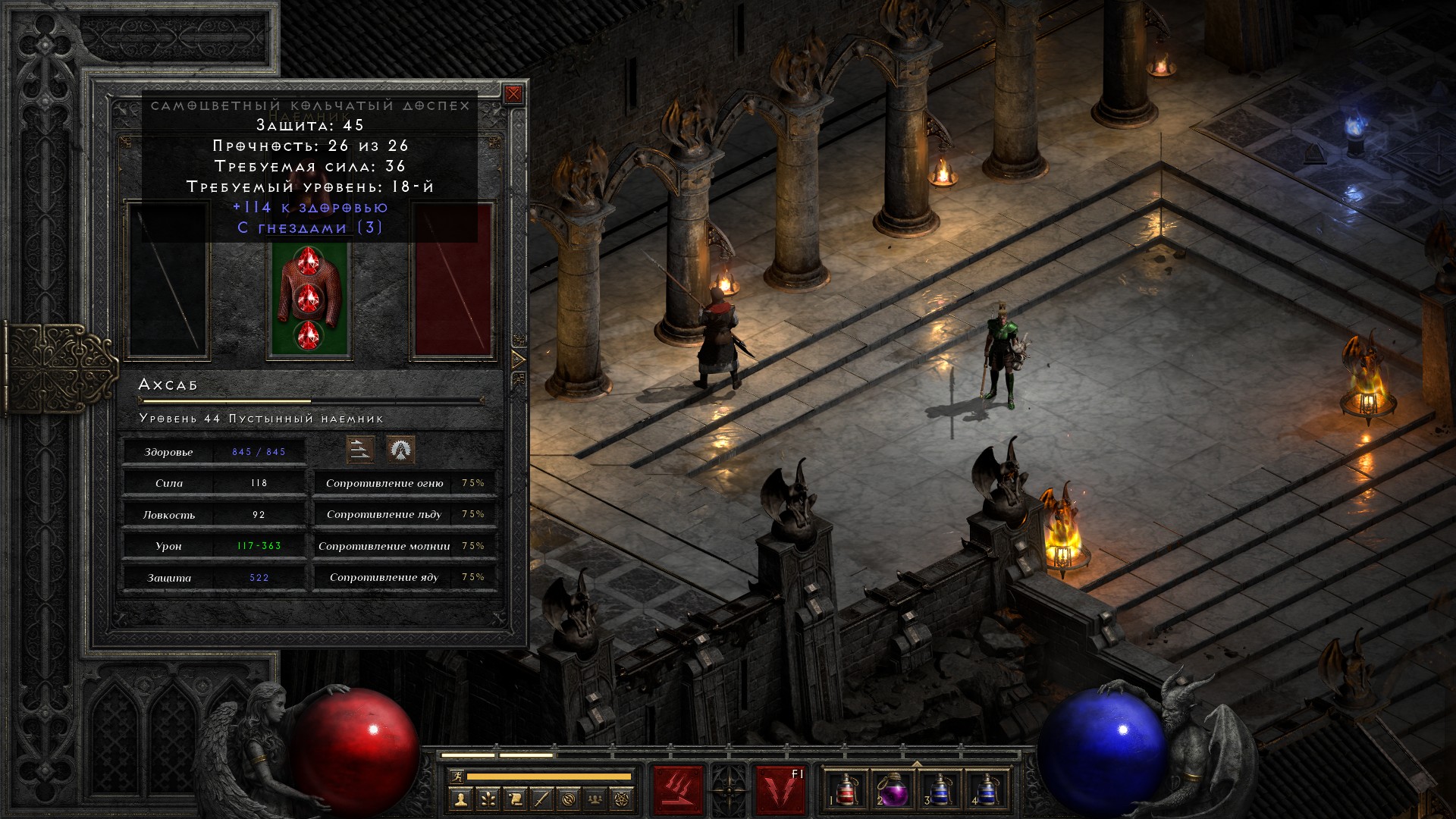Select the right-click F1 lightning skill
Viewport: 1456px width, 819px height.
780,789
